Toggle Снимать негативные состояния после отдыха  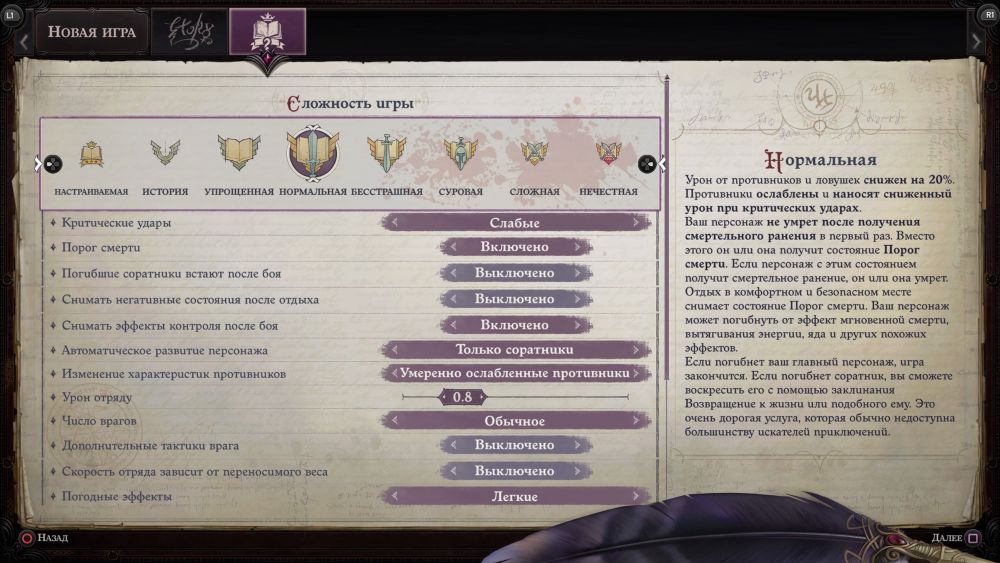click(x=515, y=299)
